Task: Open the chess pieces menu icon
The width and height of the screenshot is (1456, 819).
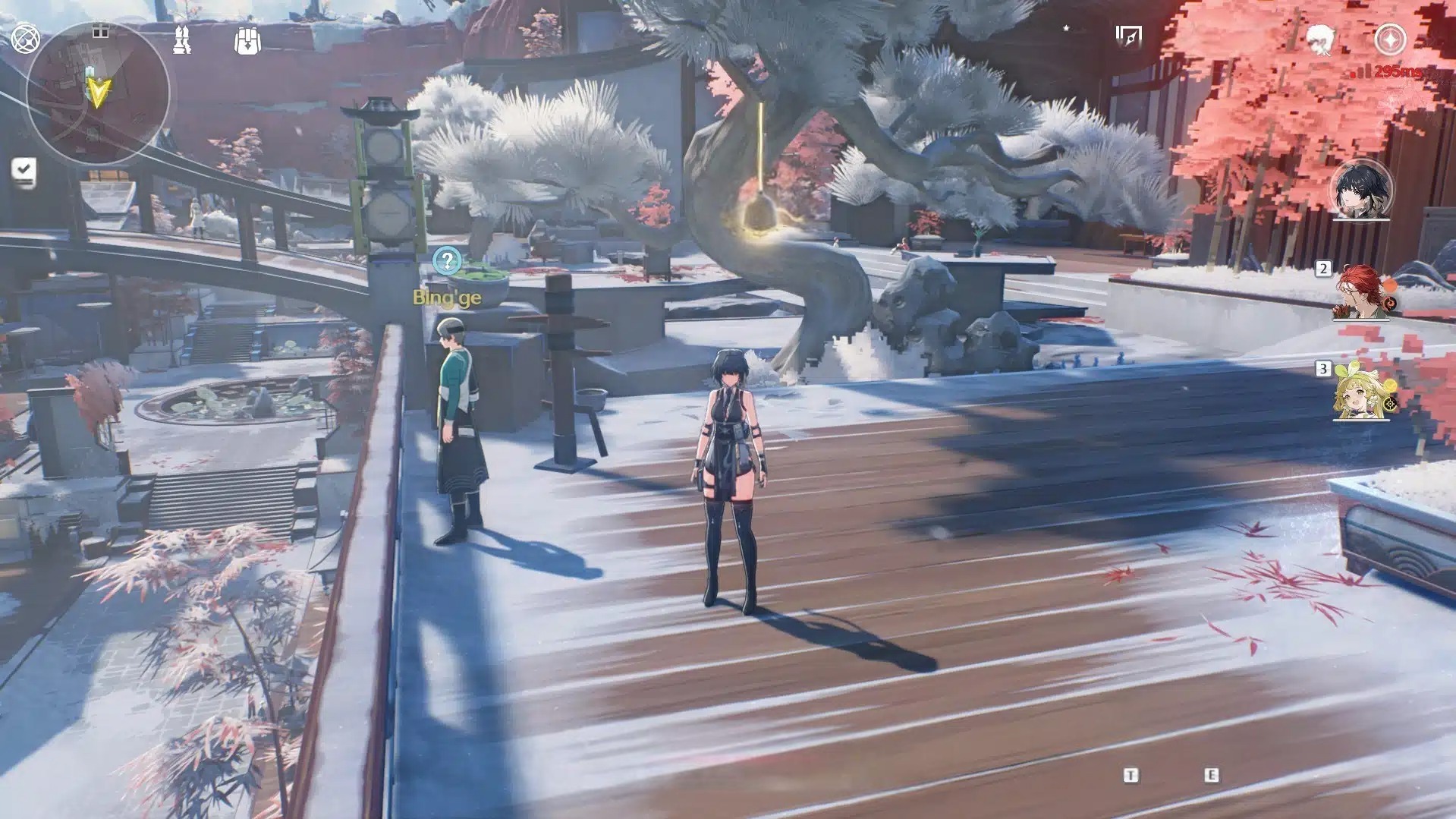Action: 182,39
